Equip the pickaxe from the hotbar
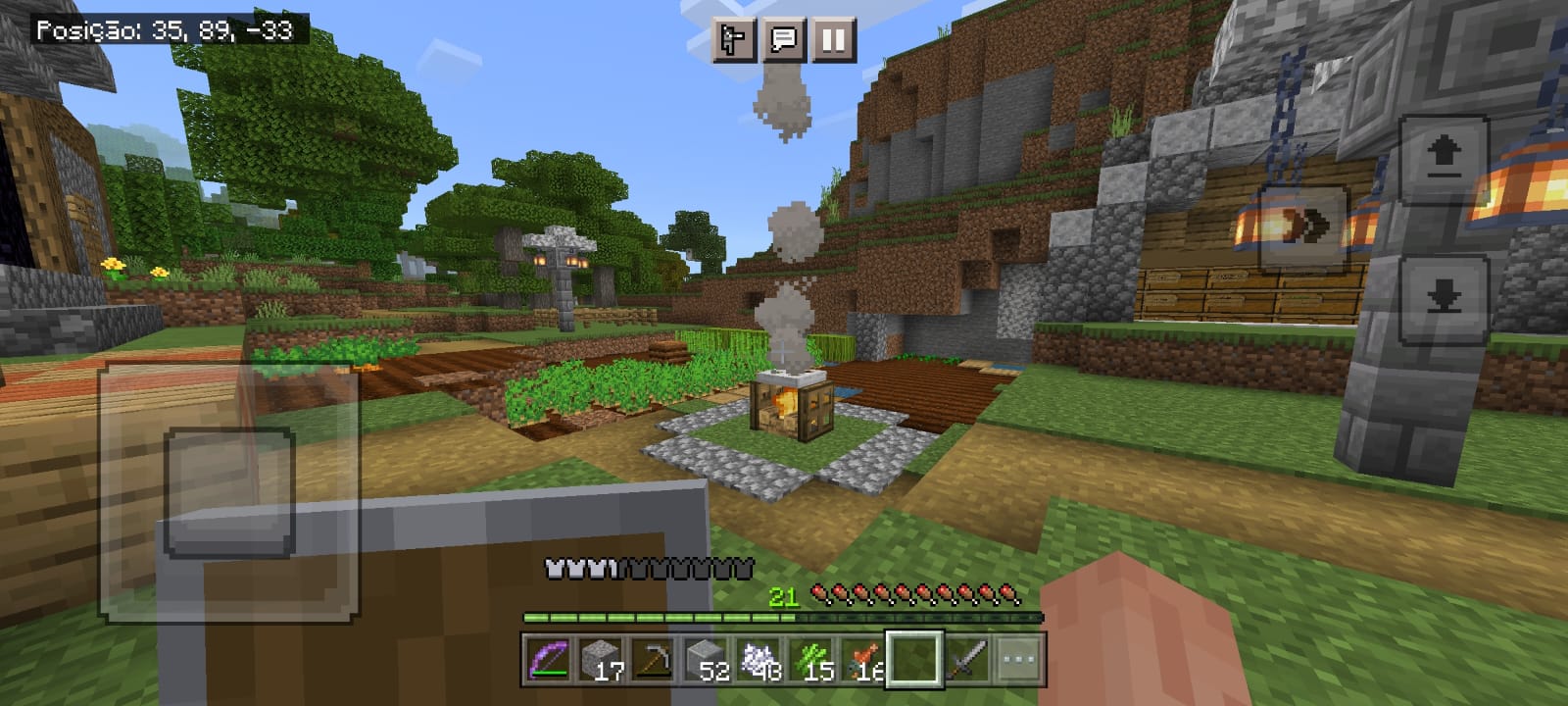 pos(653,660)
